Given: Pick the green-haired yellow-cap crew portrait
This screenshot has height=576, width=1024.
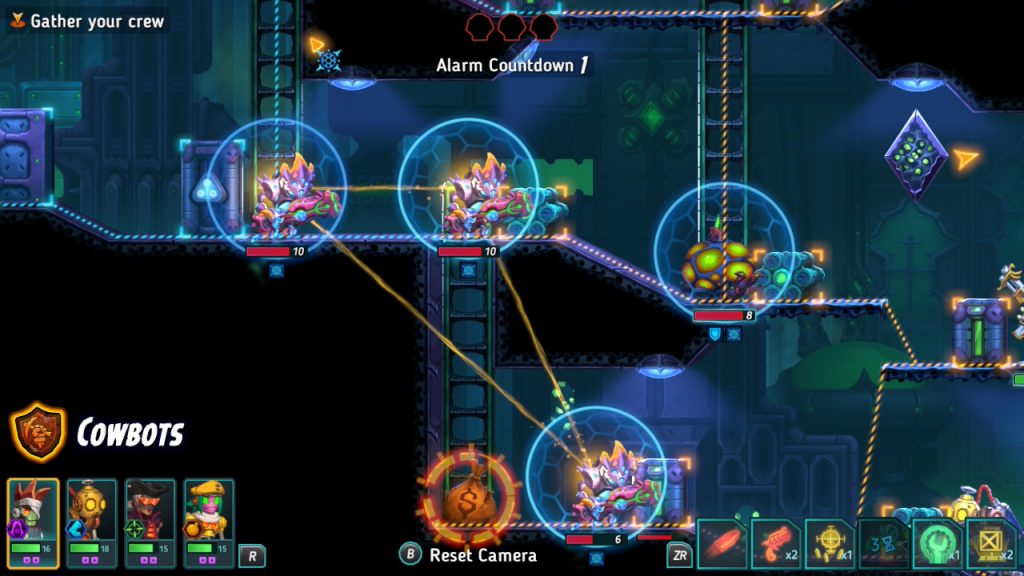Looking at the screenshot, I should pos(208,510).
